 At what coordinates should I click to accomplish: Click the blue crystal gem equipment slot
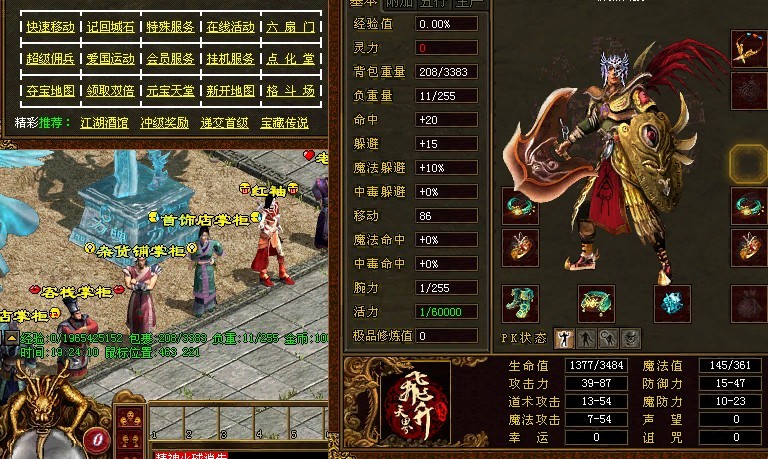click(x=673, y=304)
